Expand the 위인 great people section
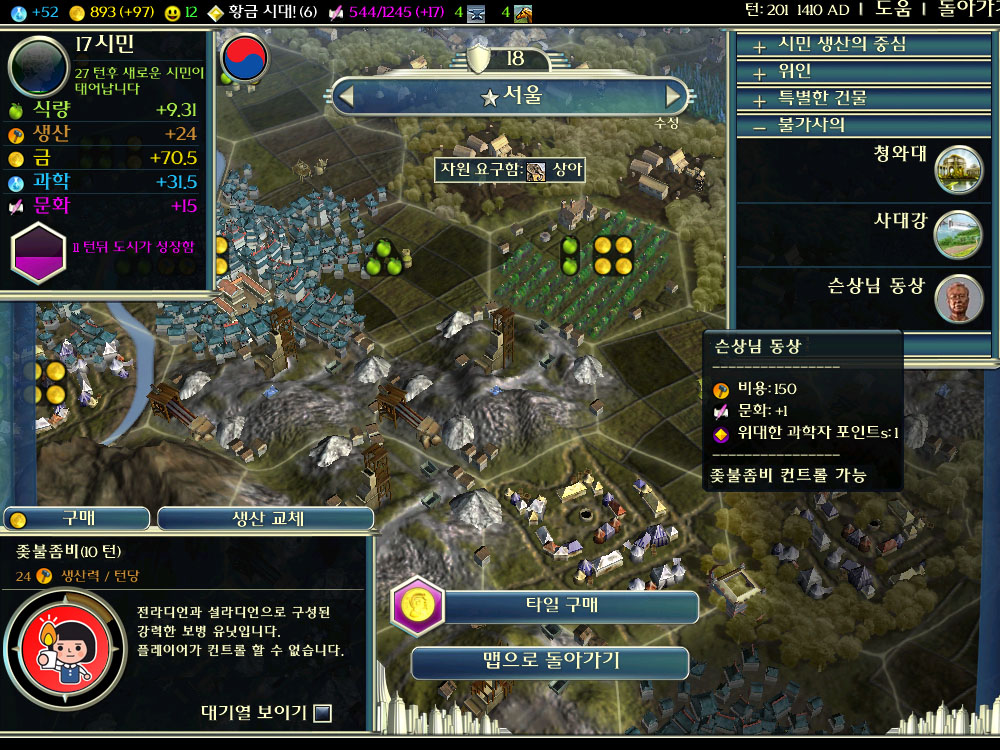 pos(795,72)
